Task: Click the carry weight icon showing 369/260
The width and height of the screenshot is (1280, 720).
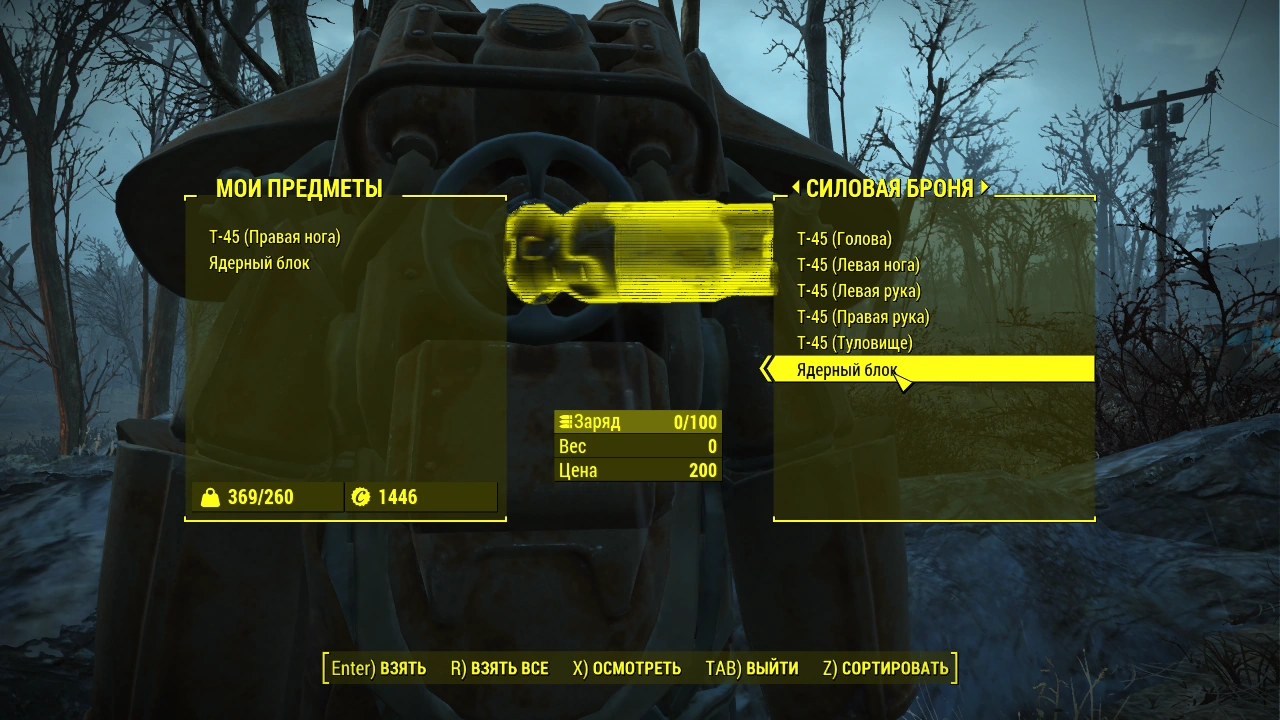Action: pos(212,496)
